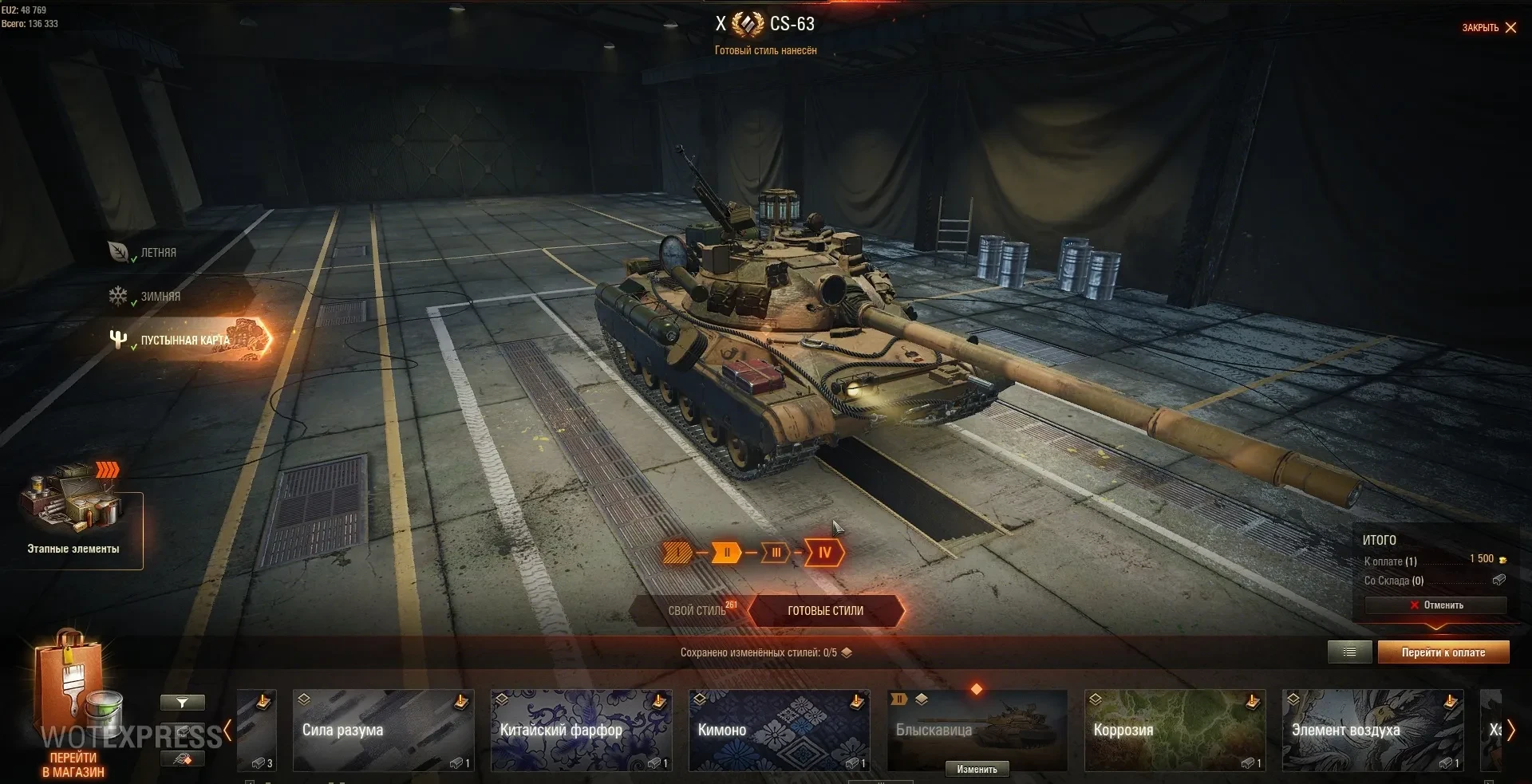Viewport: 1532px width, 784px height.
Task: Open the Готовые стили tab
Action: coord(825,611)
